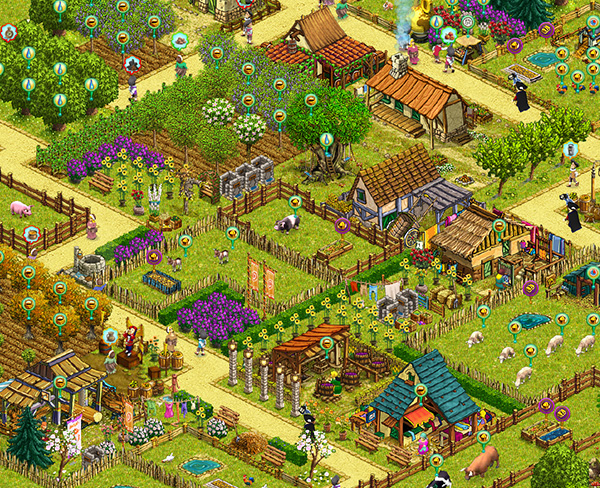Click the water drop bubble on the treehouse tree
Viewport: 600px width, 488px height.
click(326, 139)
